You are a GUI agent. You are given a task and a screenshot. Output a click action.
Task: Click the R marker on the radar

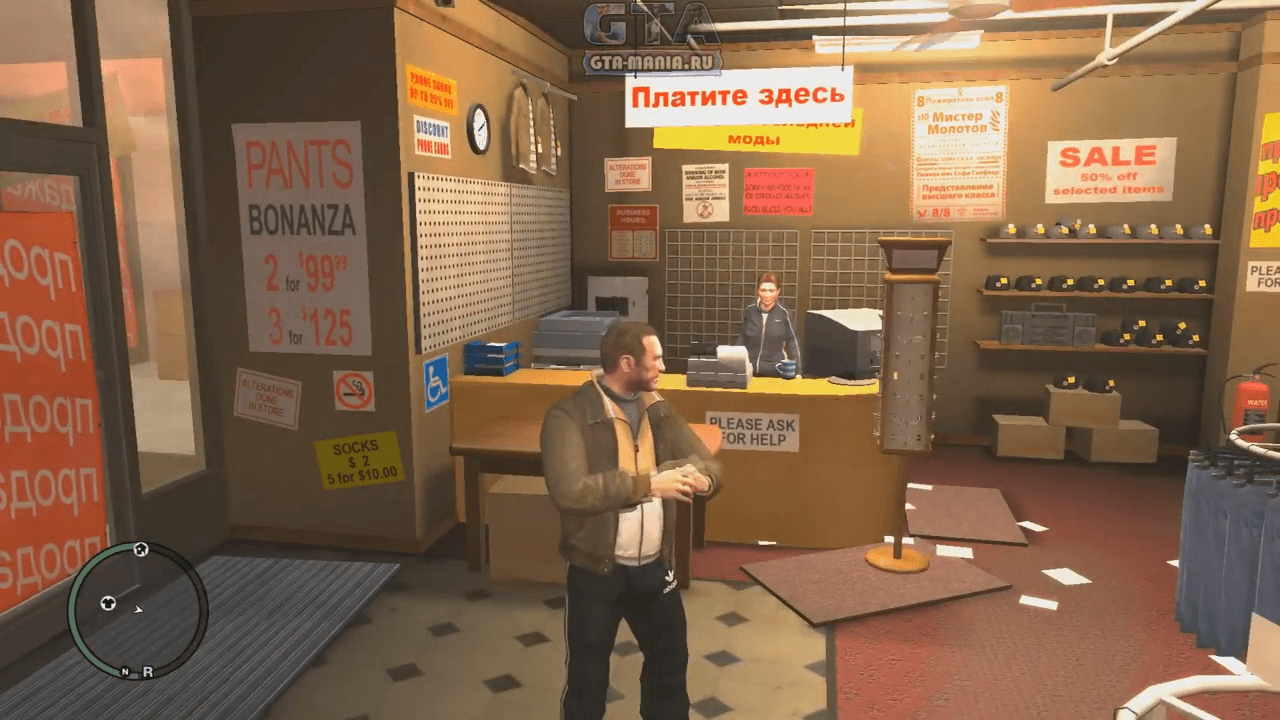(x=147, y=672)
